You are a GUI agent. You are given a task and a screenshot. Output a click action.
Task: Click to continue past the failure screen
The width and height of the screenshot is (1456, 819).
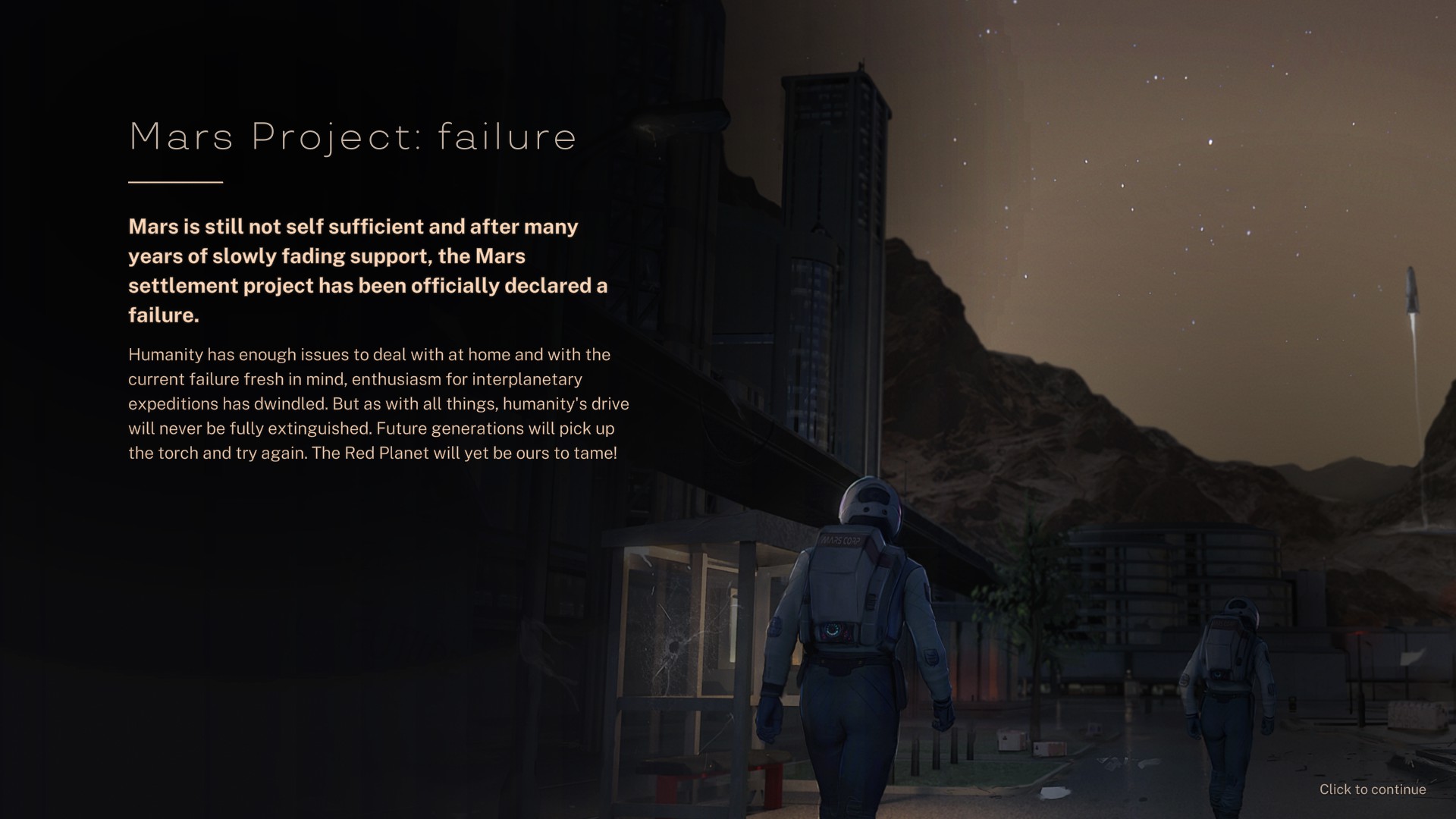1372,789
